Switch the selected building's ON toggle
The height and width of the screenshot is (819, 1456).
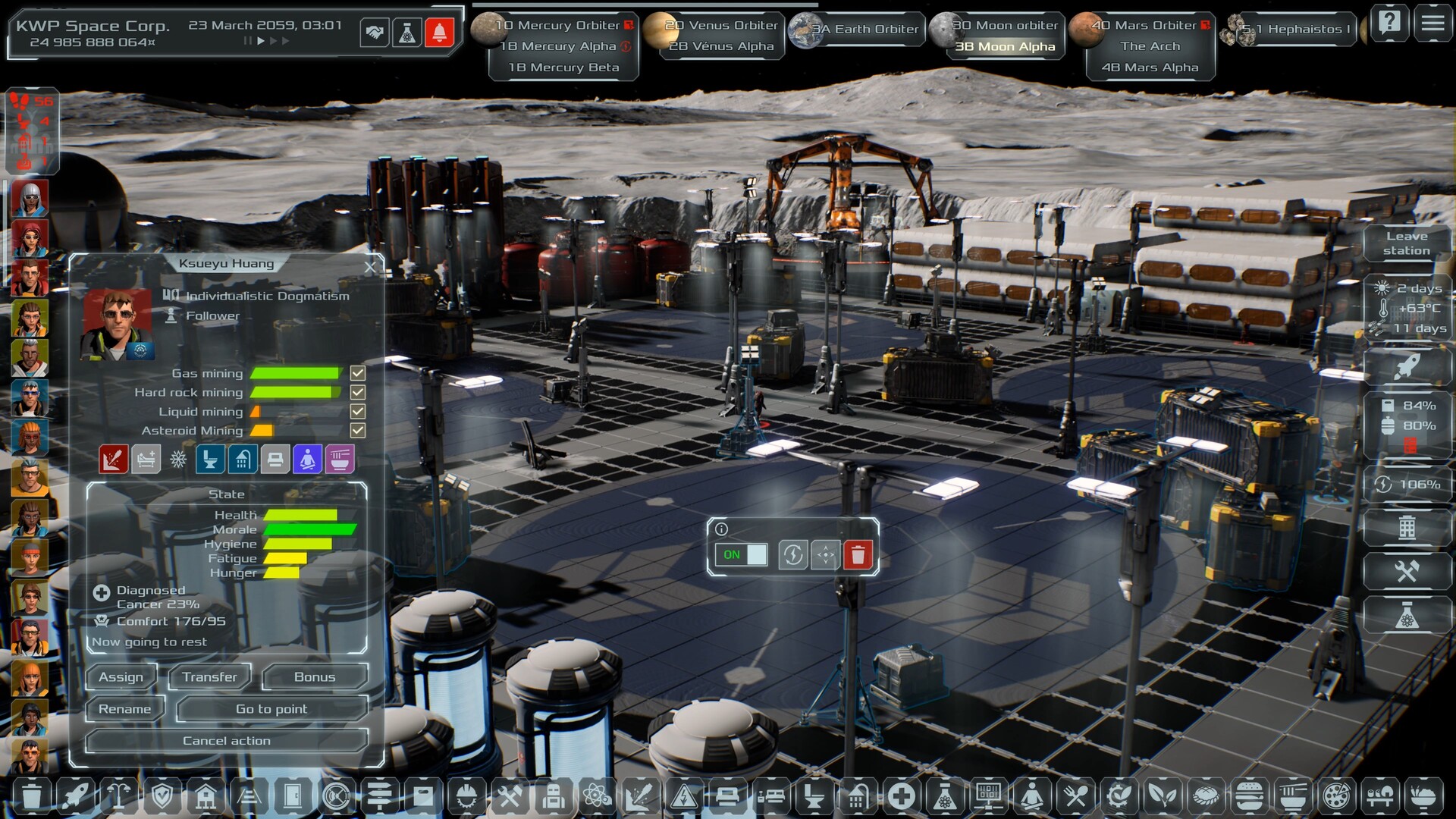741,554
